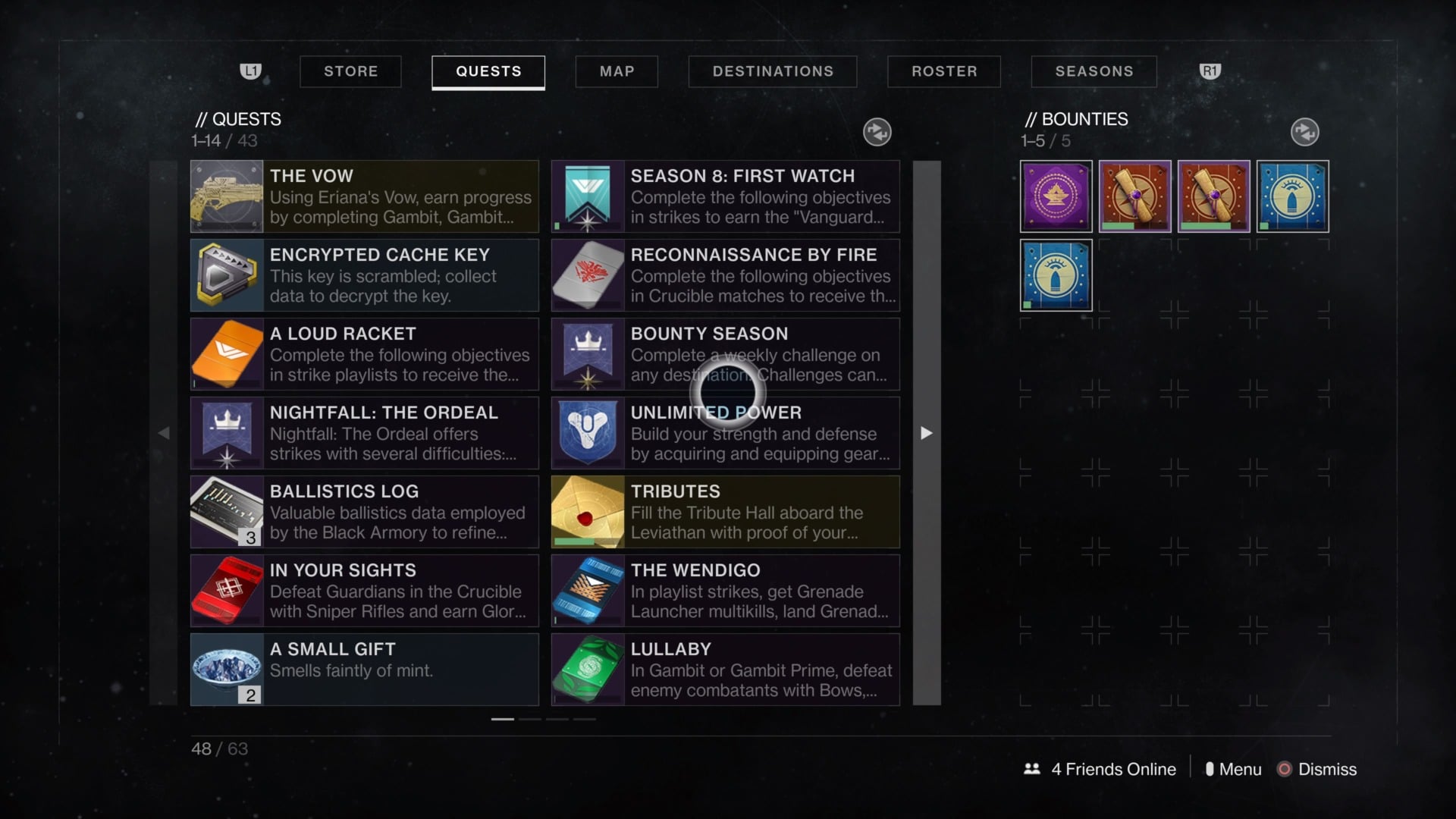Go to the Destinations tab
1456x819 pixels.
[x=773, y=71]
